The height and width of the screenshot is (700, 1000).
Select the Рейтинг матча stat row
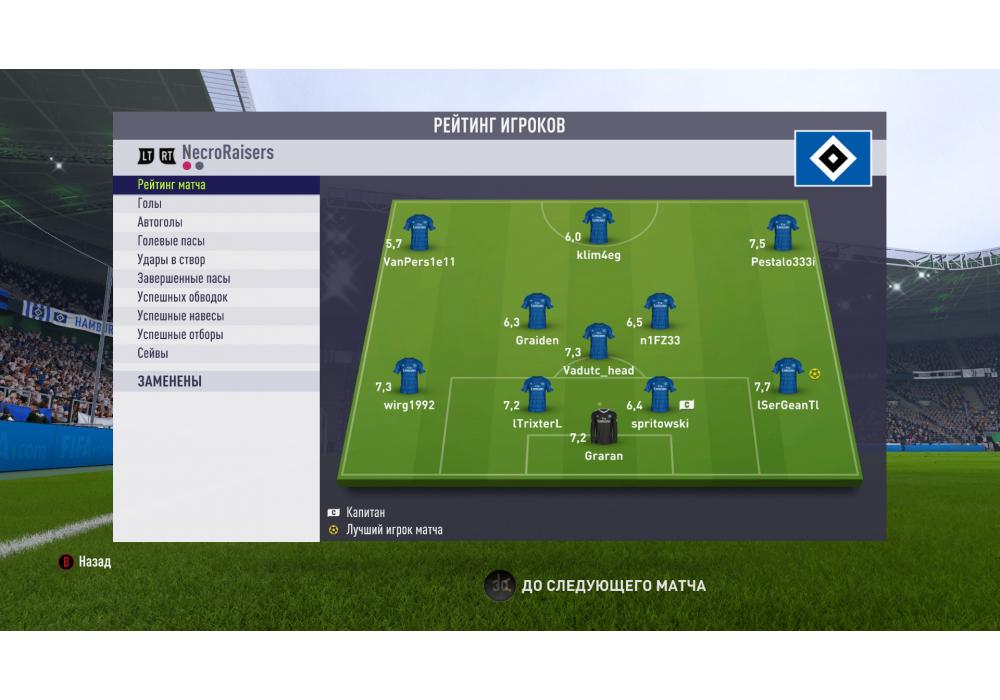click(x=215, y=185)
